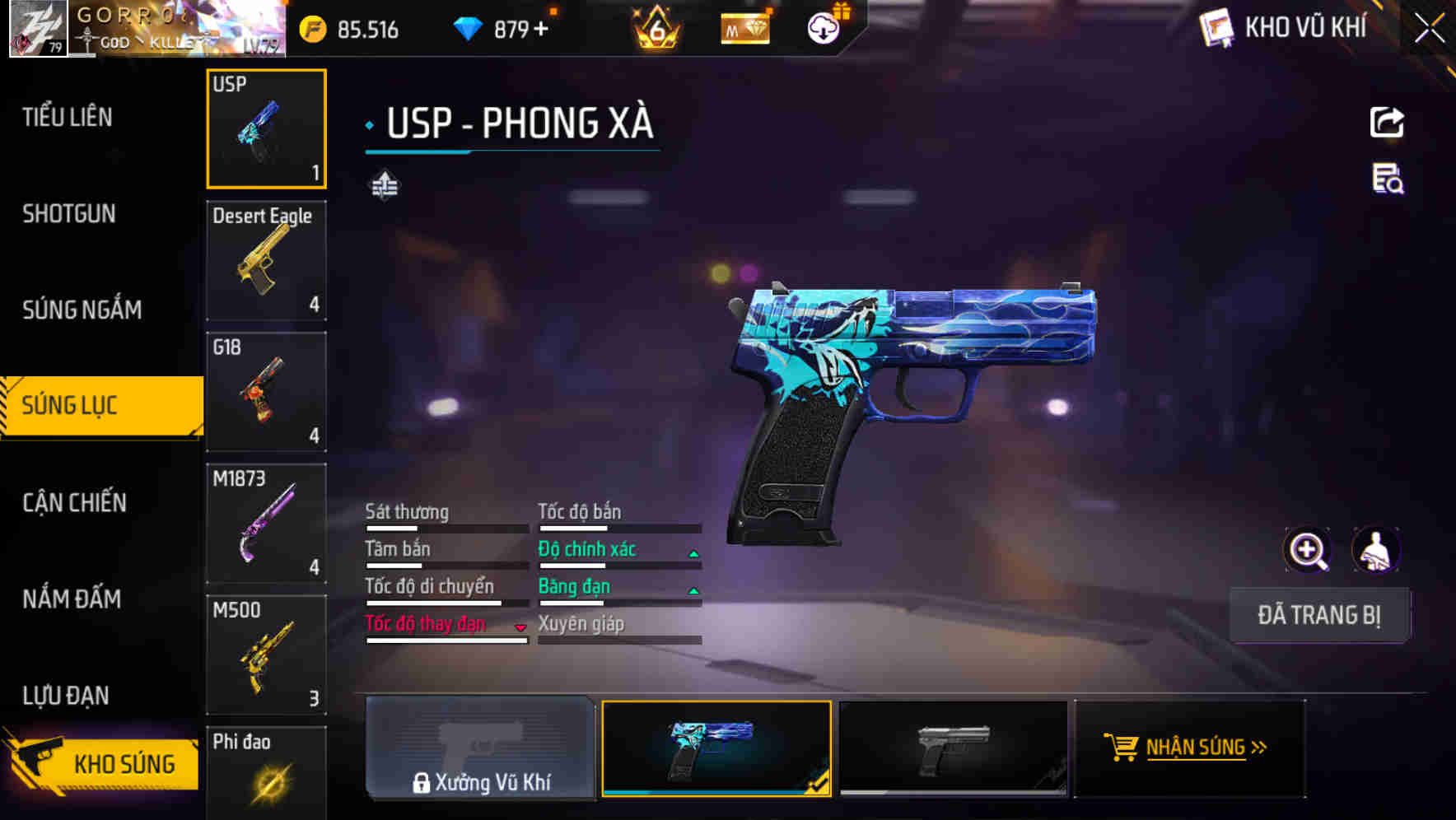Expand the Băng đạn stat arrow
The width and height of the screenshot is (1456, 820).
pos(692,589)
